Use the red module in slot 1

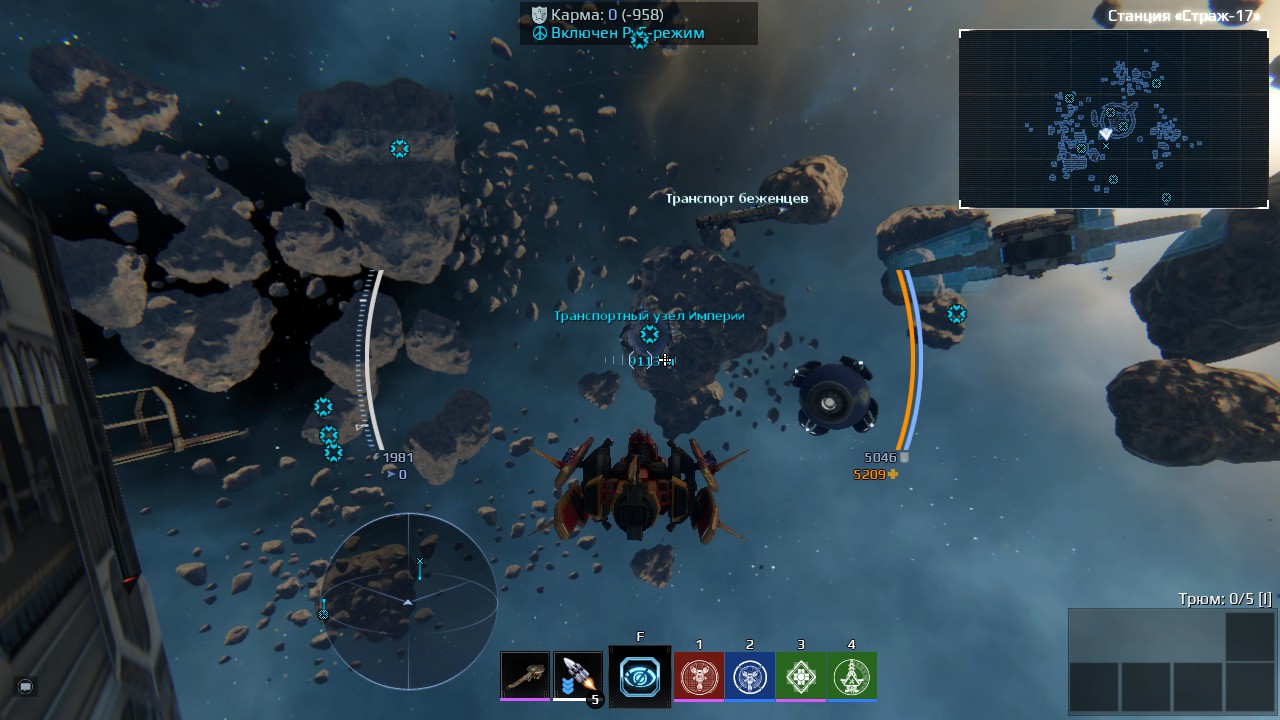(699, 676)
